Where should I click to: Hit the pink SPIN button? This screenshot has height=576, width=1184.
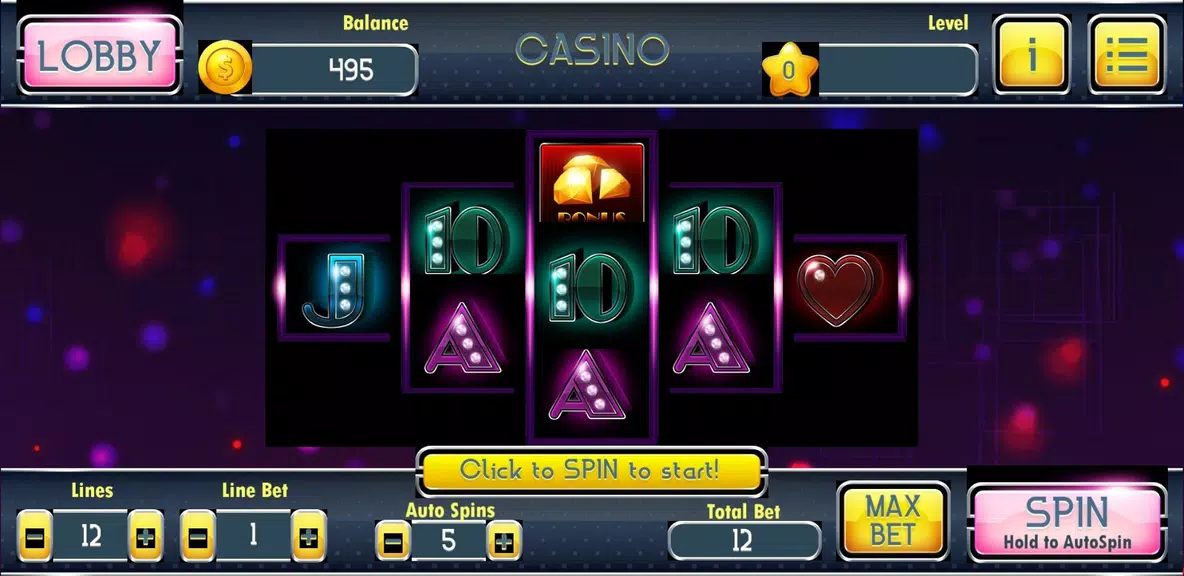(x=1067, y=523)
